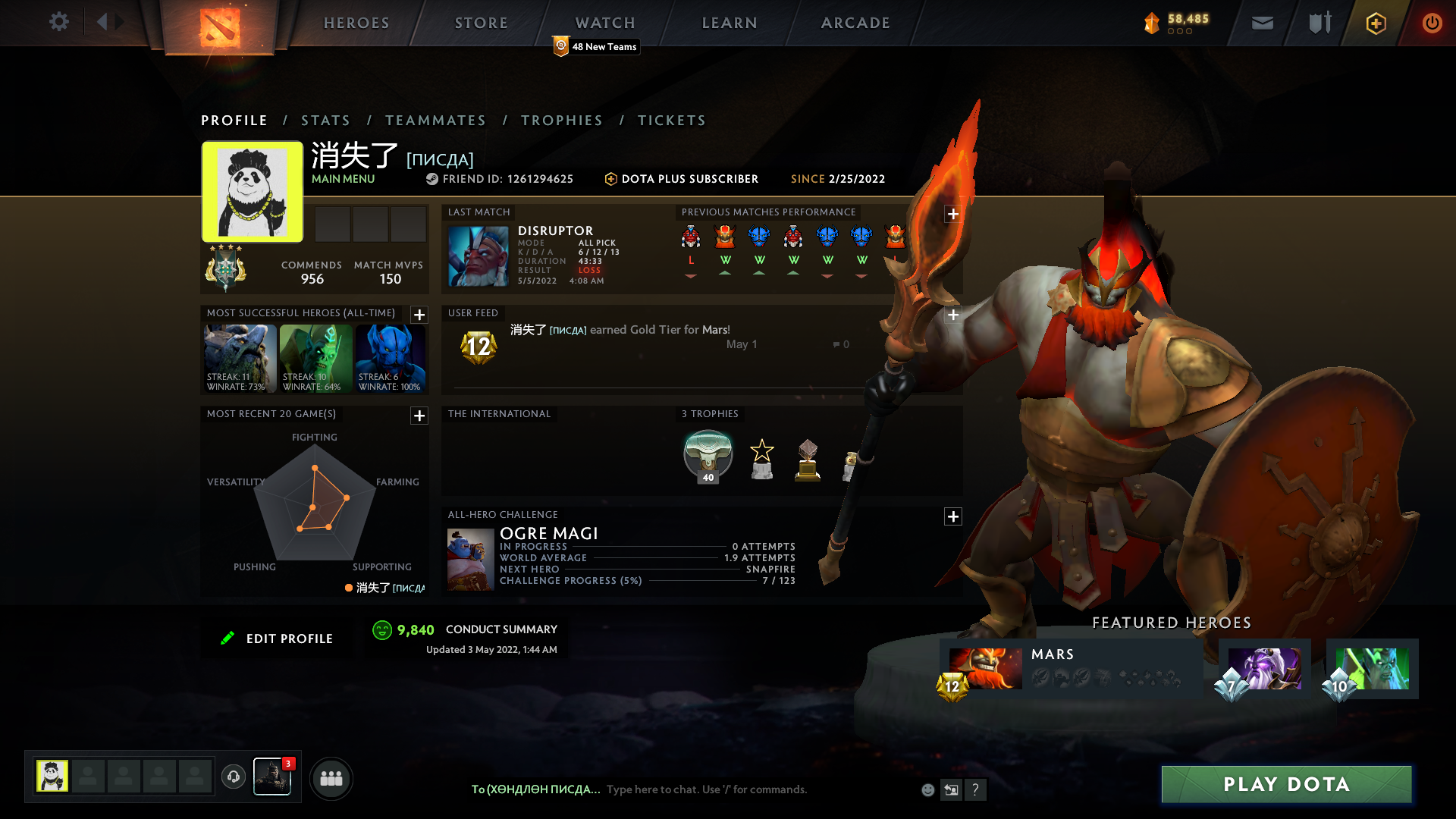This screenshot has width=1456, height=819.
Task: Expand Previous Matches Performance with plus button
Action: (x=953, y=215)
